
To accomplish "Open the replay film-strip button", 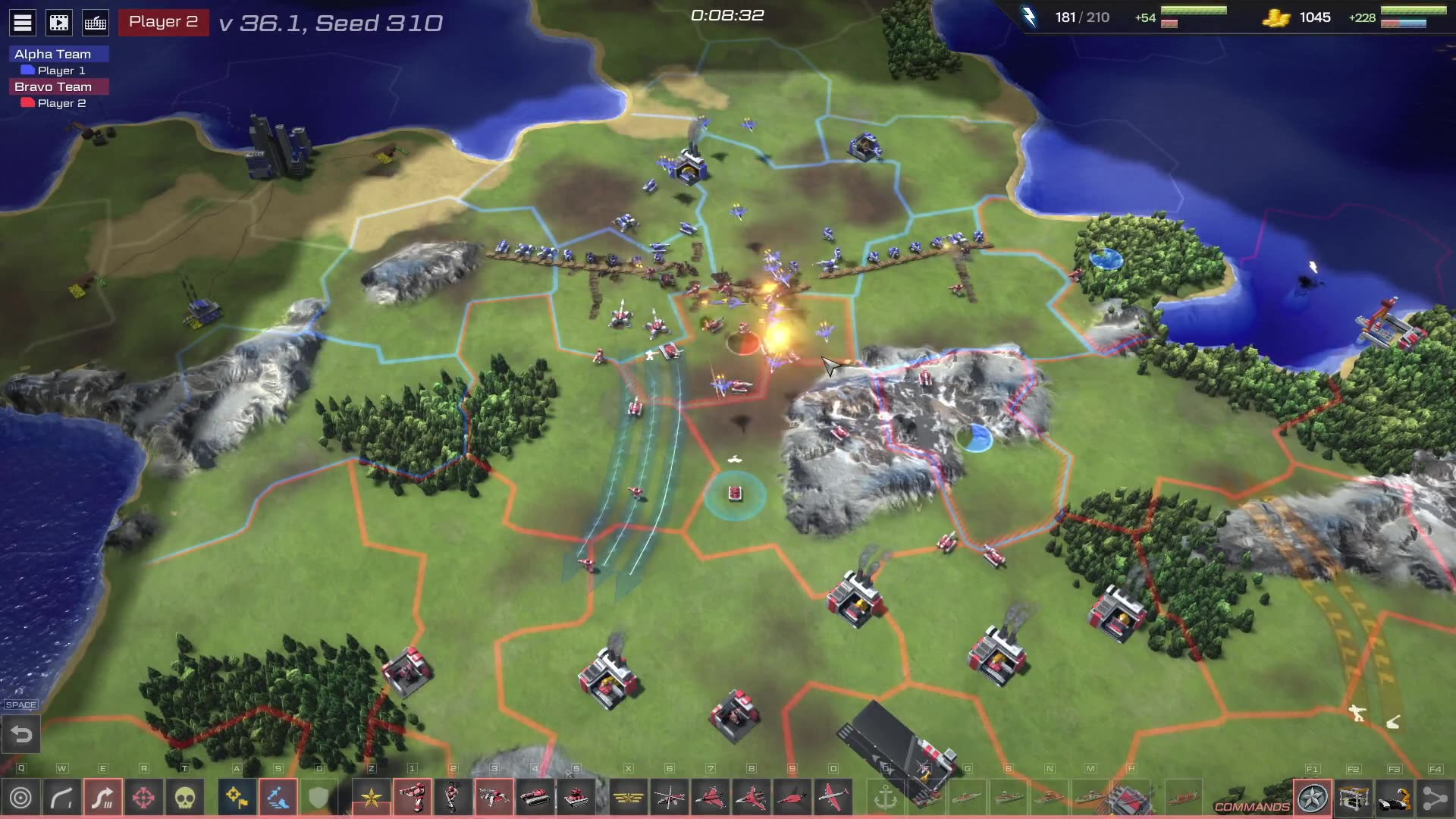I will tap(59, 23).
